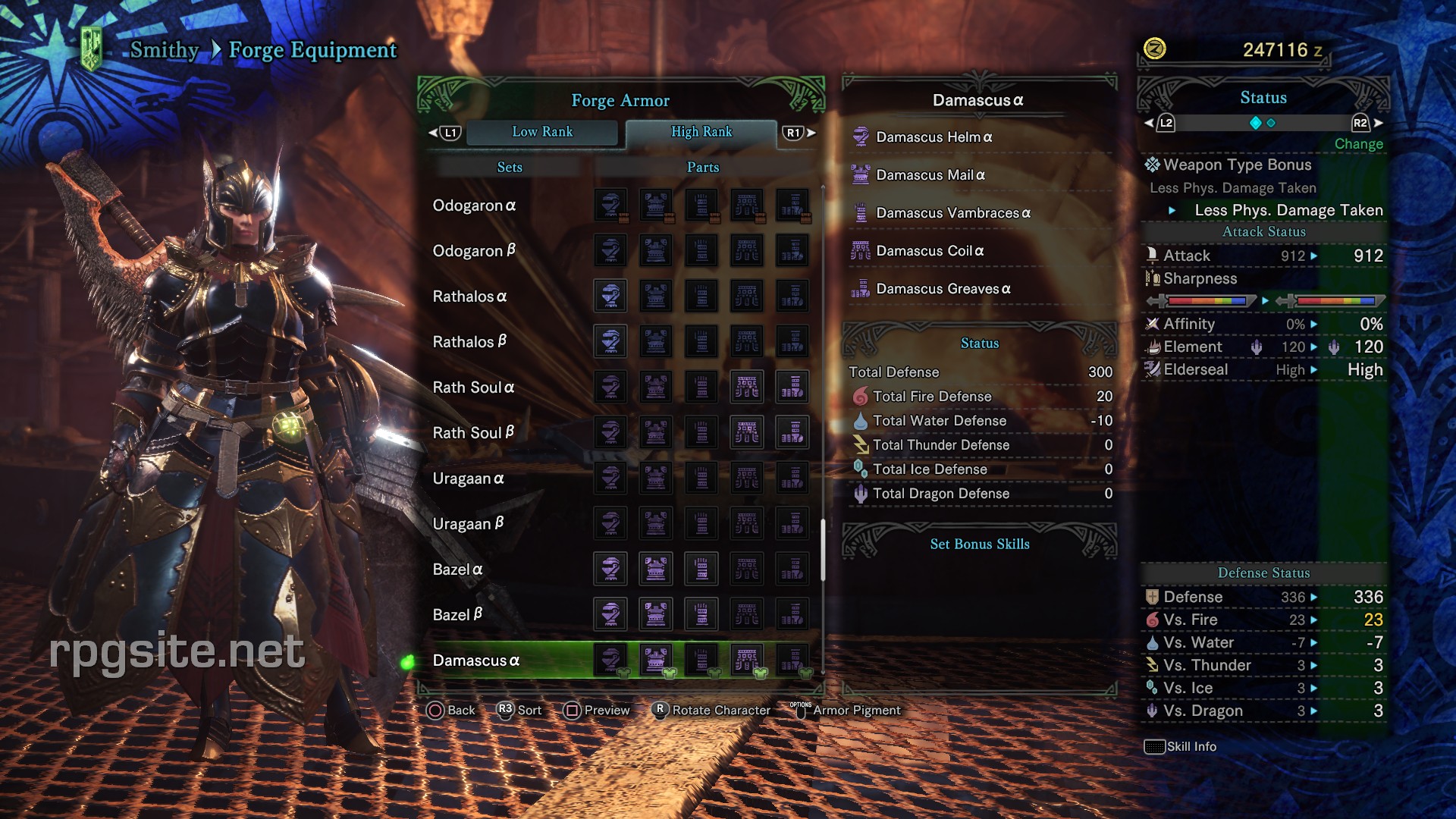Screen dimensions: 1456x819
Task: Click the R2 arrow to change Status page
Action: click(1377, 121)
